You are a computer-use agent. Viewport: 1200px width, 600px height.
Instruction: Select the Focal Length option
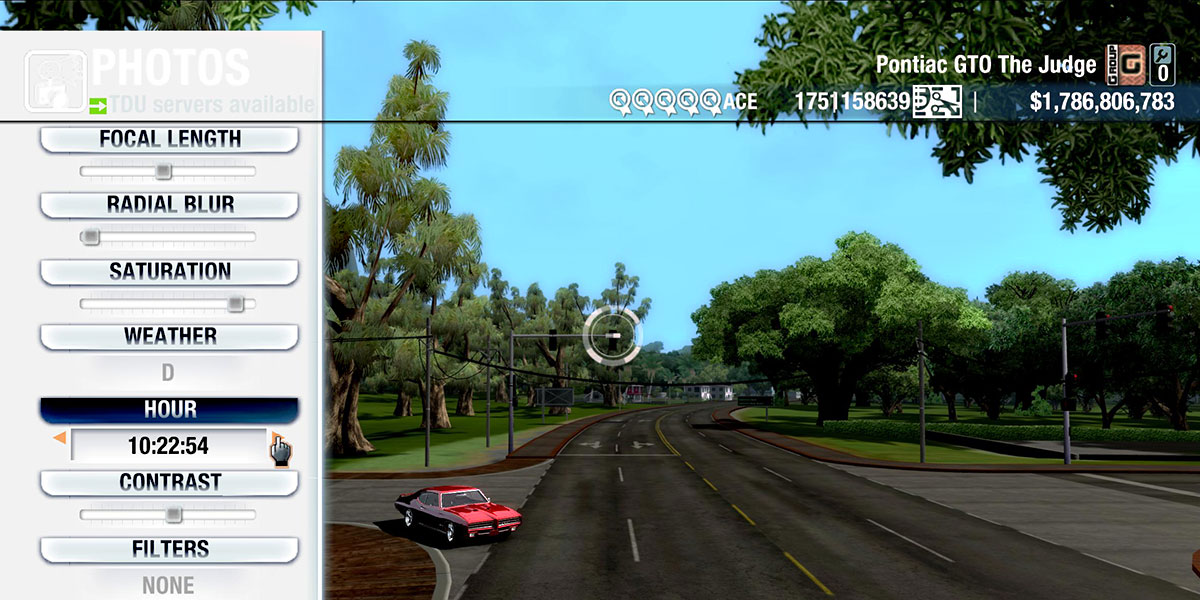pyautogui.click(x=169, y=140)
